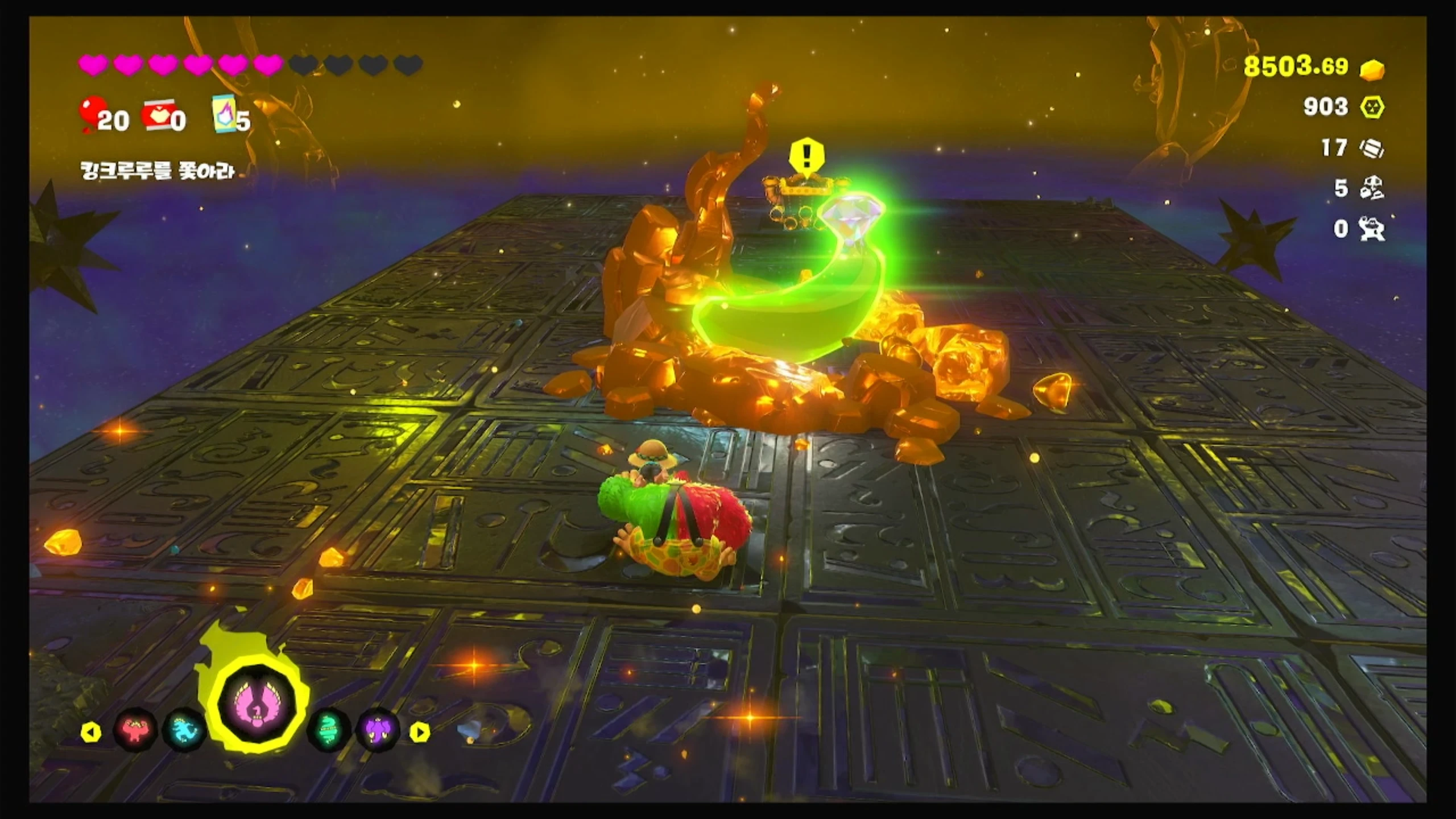The image size is (1456, 819).
Task: Pick the purple Elephant Bananza icon
Action: 378,731
